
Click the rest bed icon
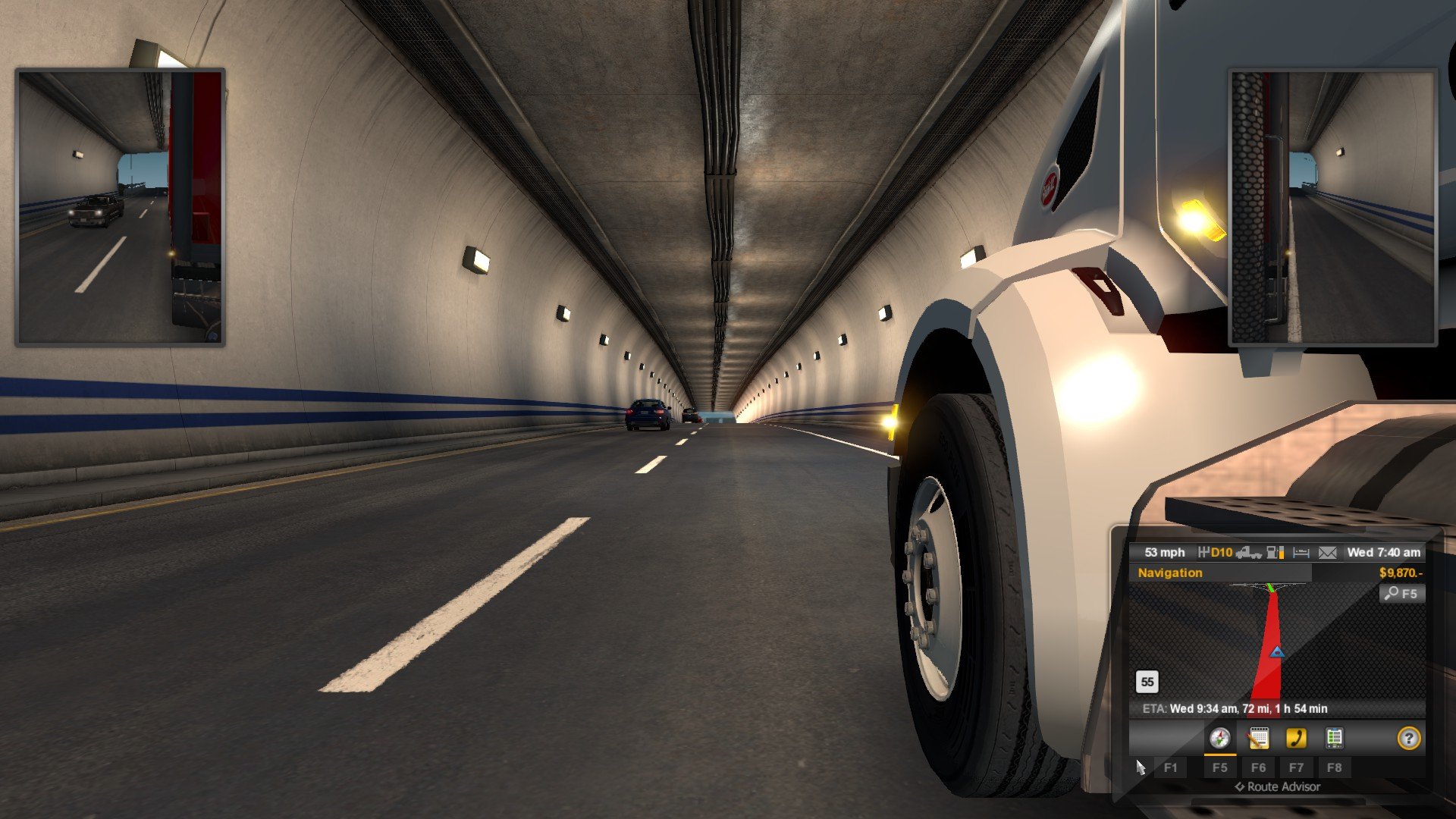(x=1301, y=553)
